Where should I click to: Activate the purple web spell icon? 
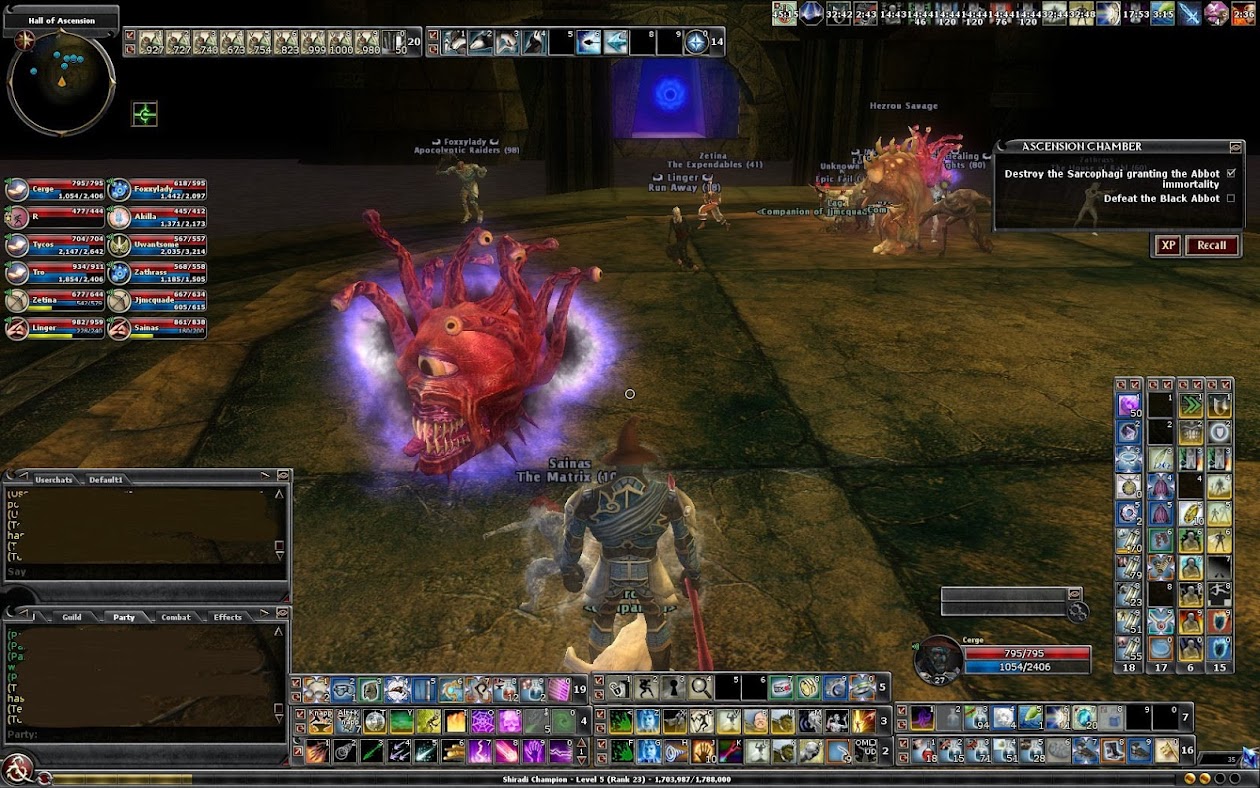point(483,722)
